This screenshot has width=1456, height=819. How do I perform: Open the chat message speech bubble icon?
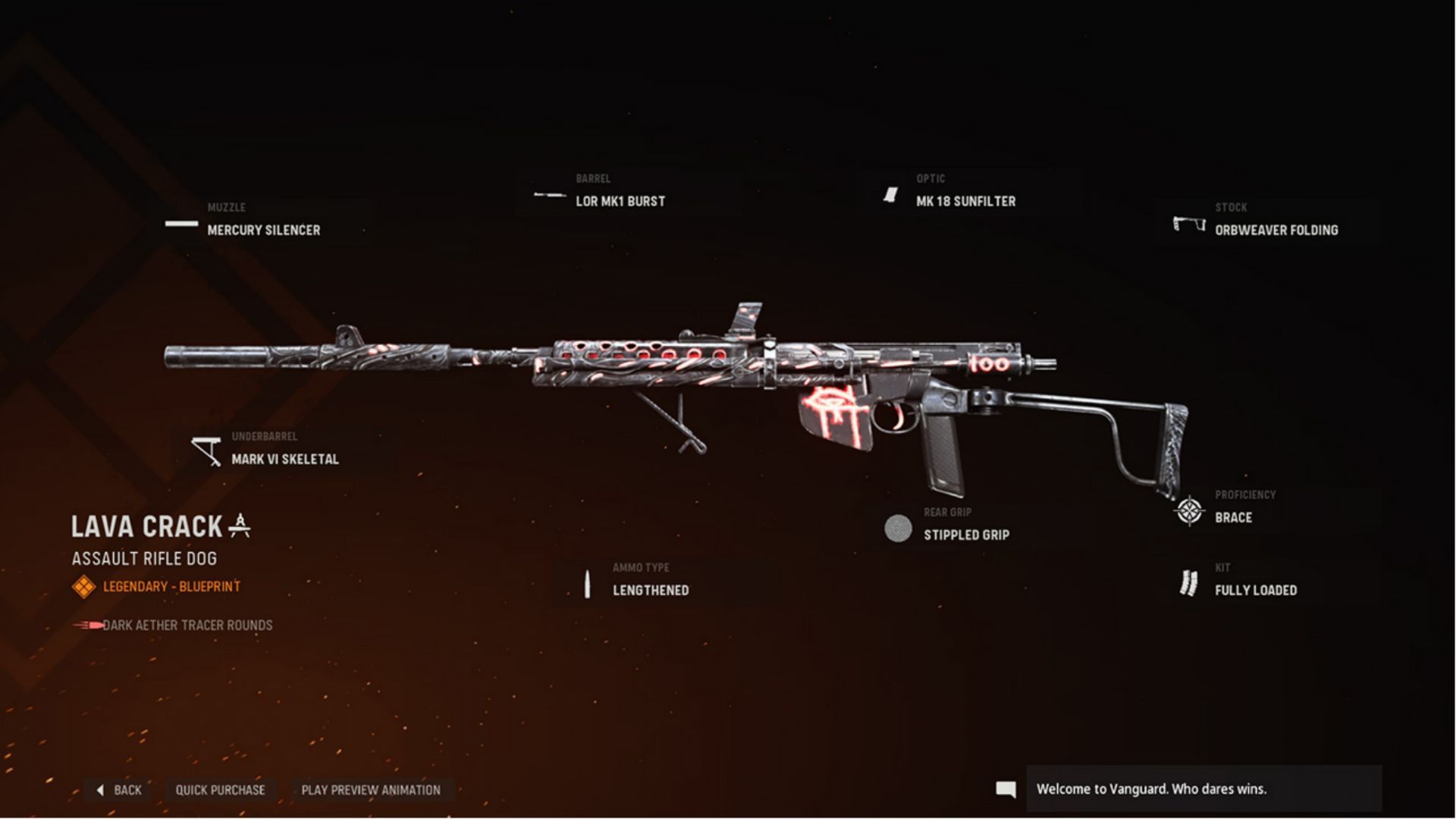point(1007,789)
